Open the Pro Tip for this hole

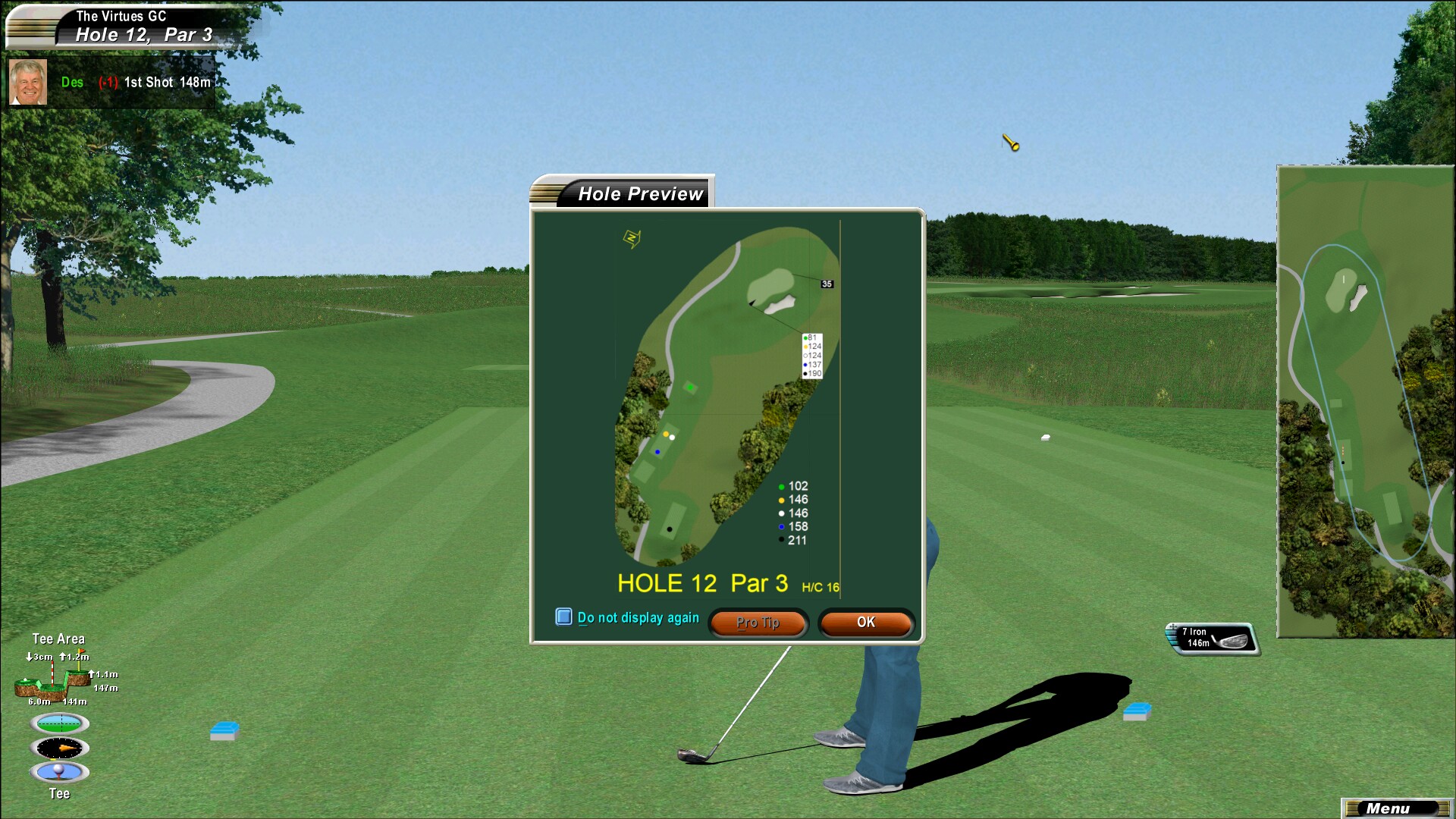click(758, 623)
